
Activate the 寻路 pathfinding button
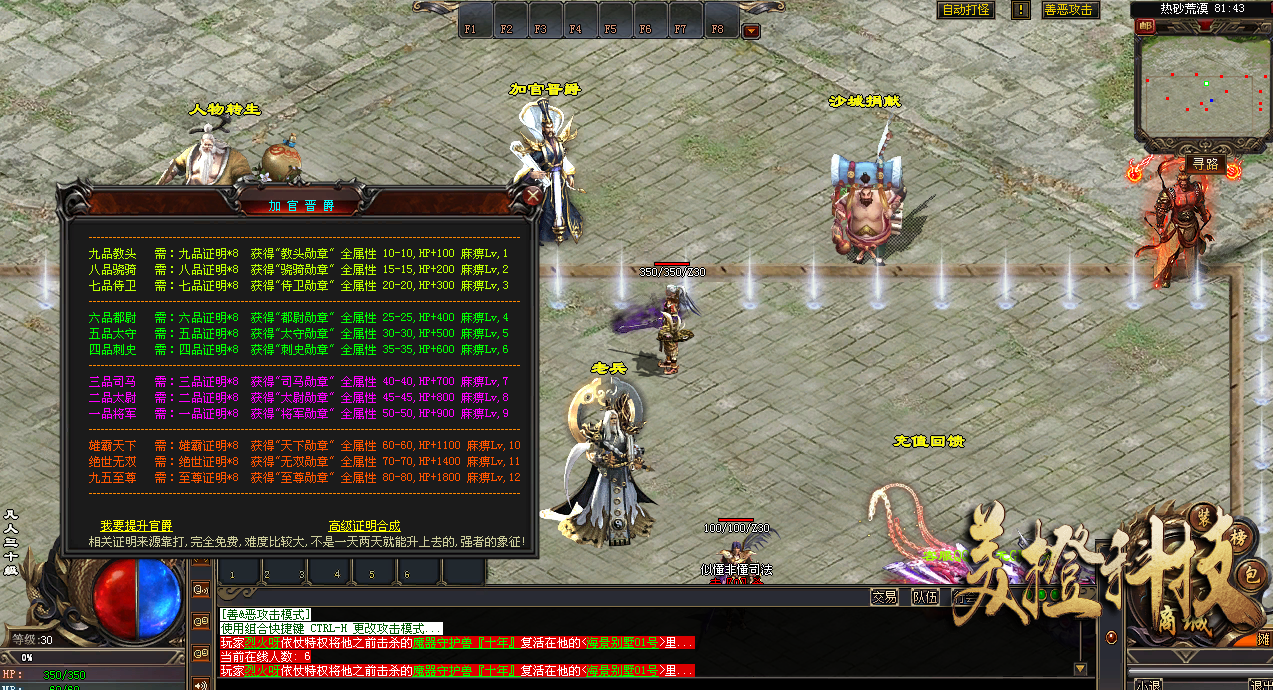(x=1205, y=163)
